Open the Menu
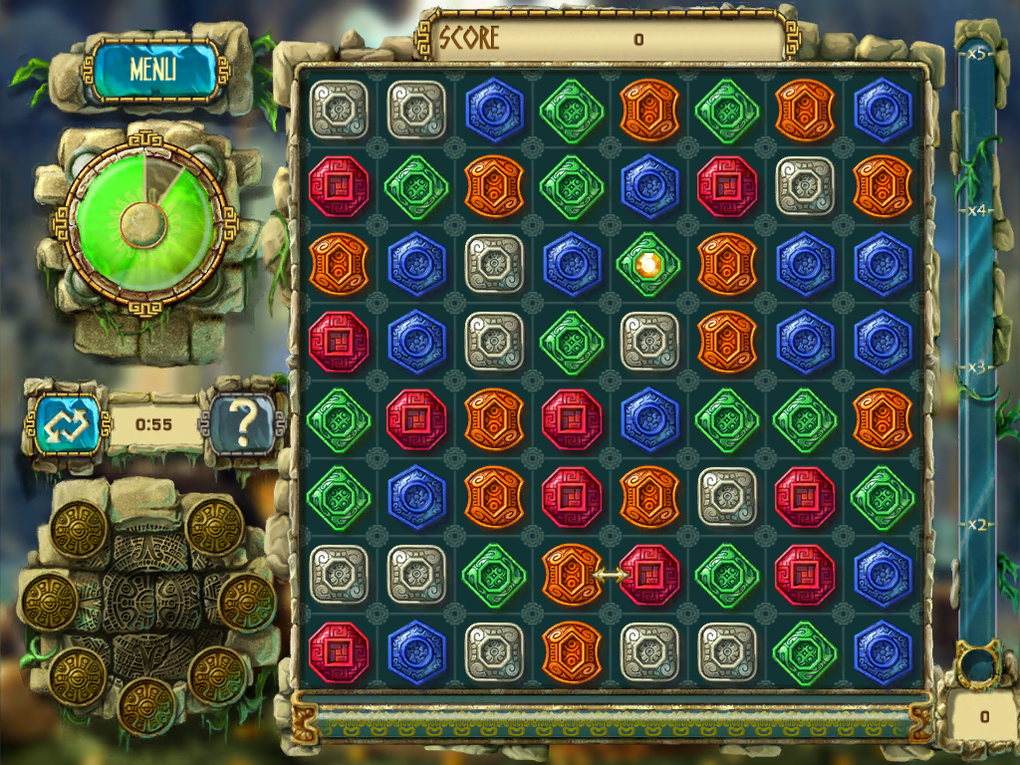This screenshot has width=1020, height=765. [153, 69]
